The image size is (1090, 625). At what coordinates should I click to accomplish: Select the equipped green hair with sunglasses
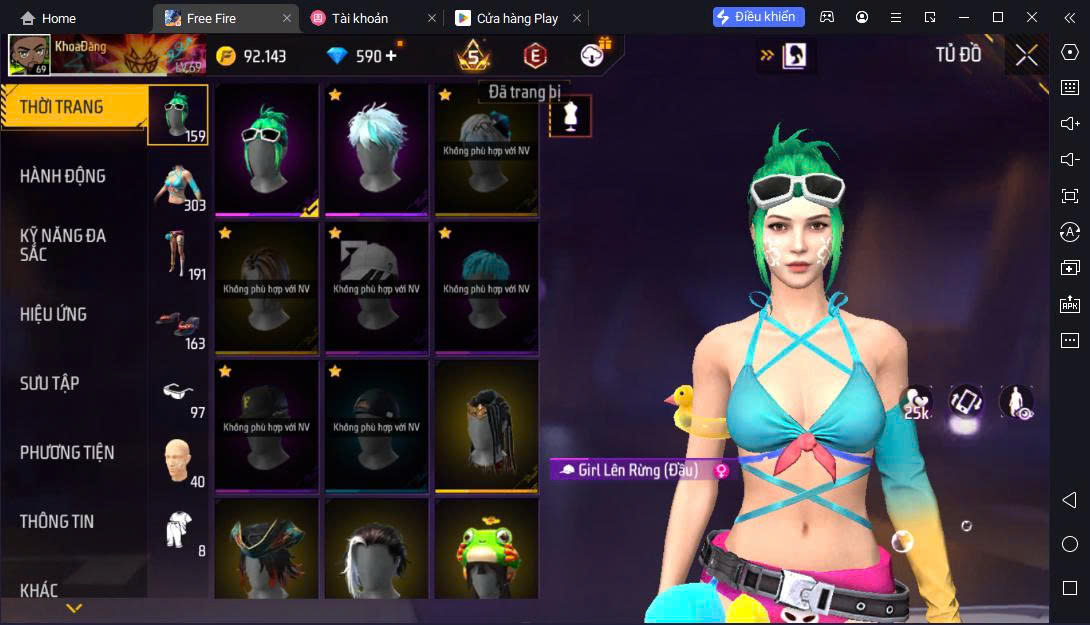tap(266, 148)
